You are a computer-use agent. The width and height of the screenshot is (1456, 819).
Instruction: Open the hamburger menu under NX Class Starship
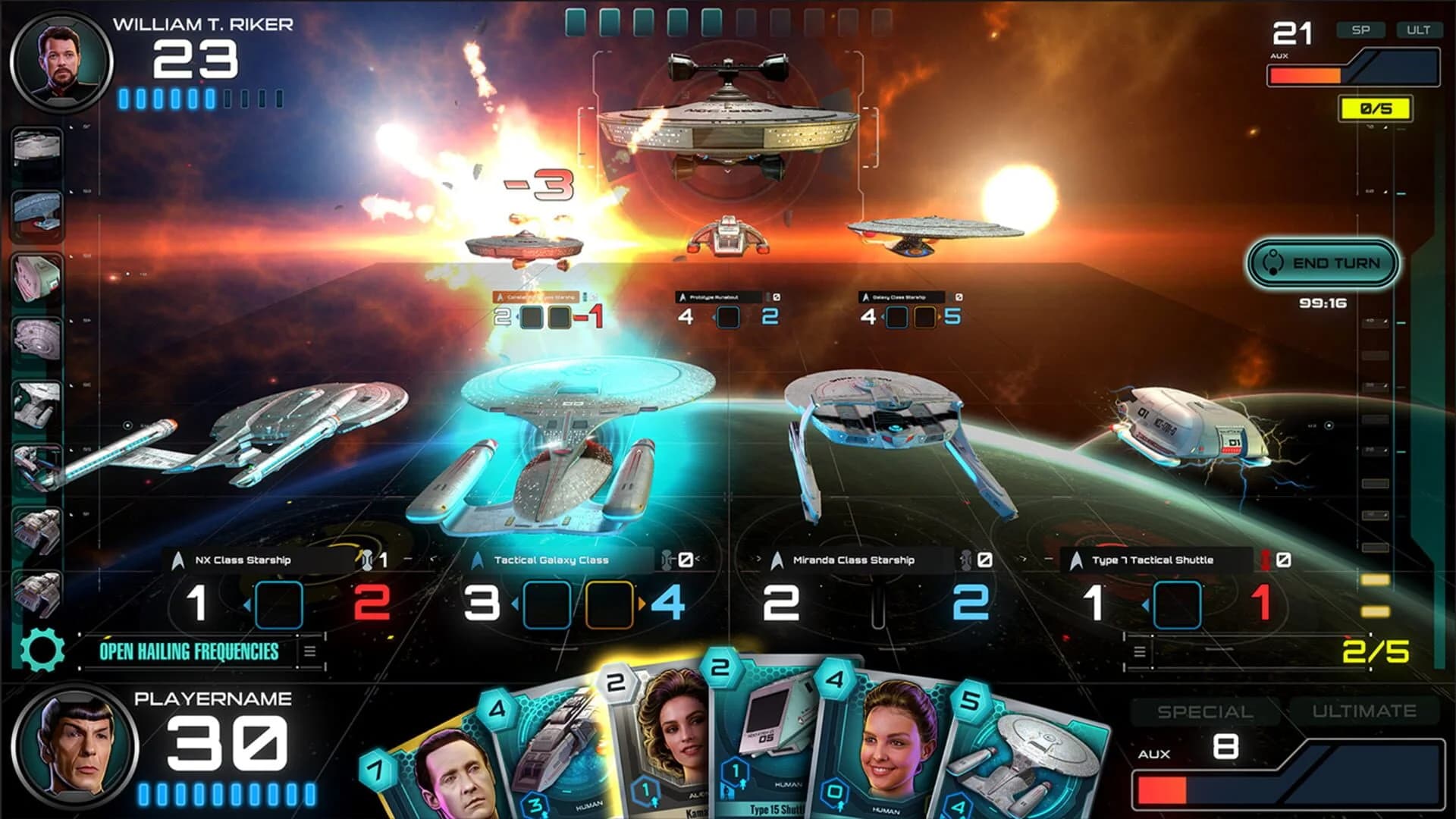[x=309, y=650]
